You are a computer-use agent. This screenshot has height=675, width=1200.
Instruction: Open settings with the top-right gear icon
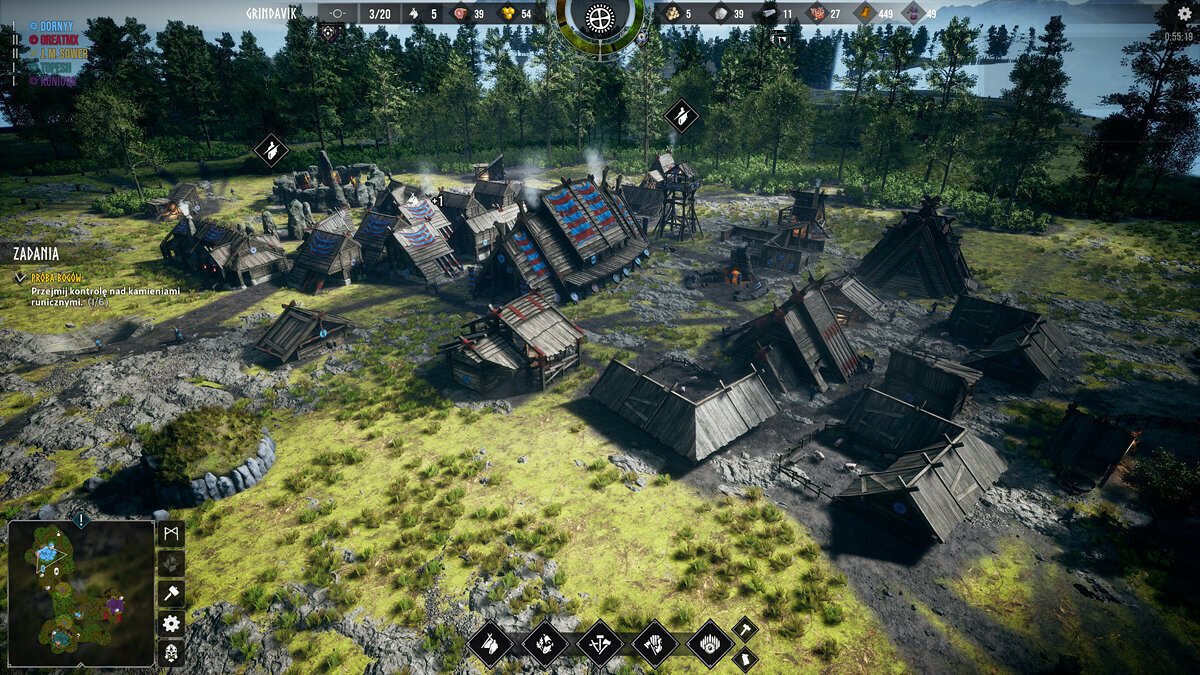pos(1185,13)
